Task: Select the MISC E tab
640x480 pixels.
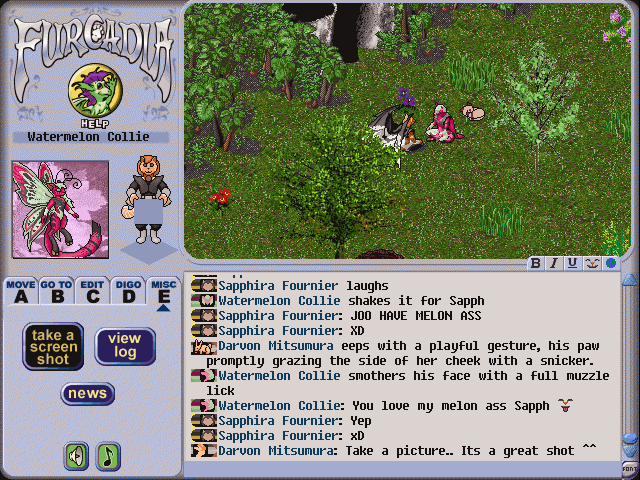Action: pyautogui.click(x=163, y=291)
